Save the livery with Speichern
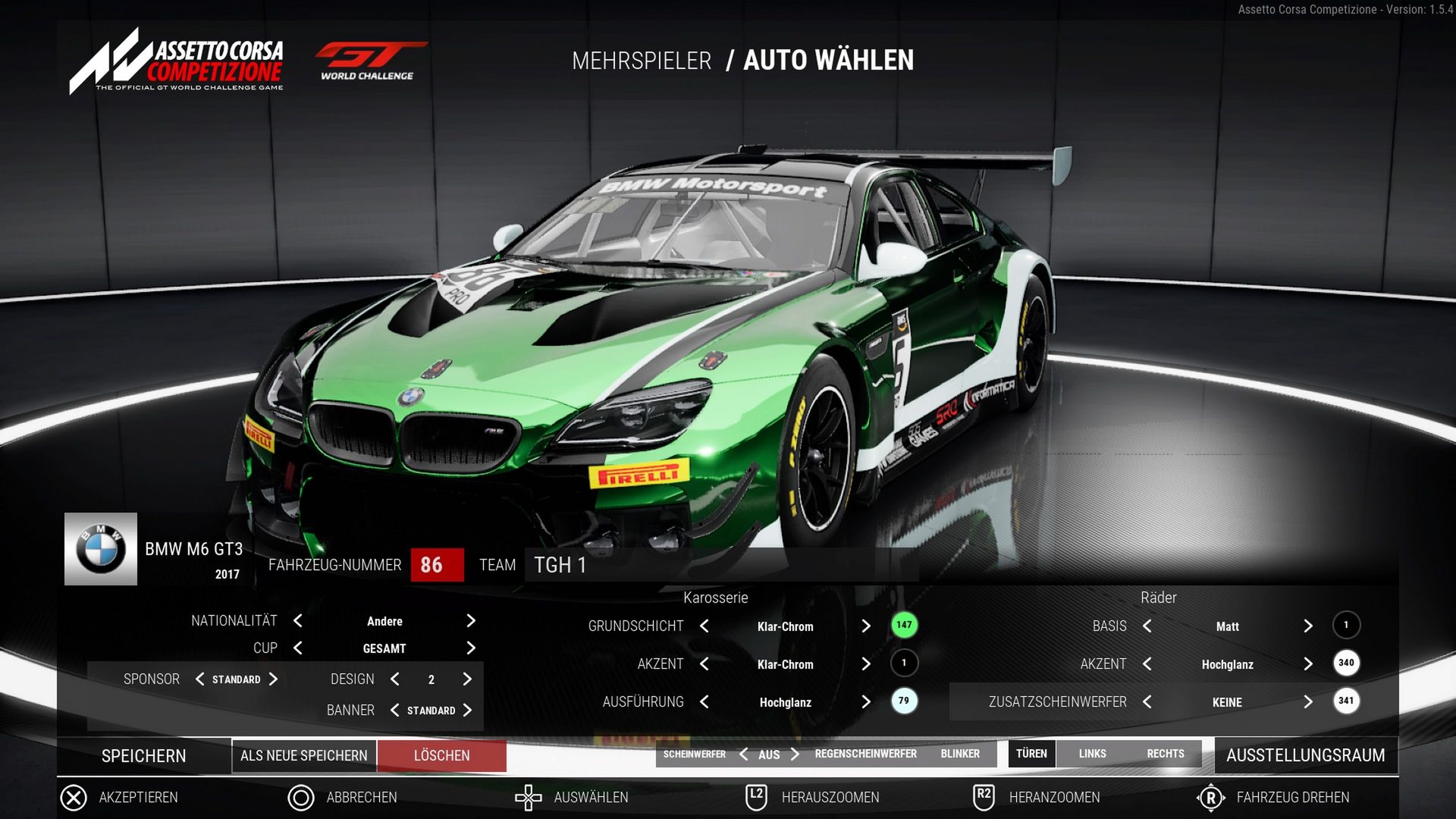 (x=143, y=756)
